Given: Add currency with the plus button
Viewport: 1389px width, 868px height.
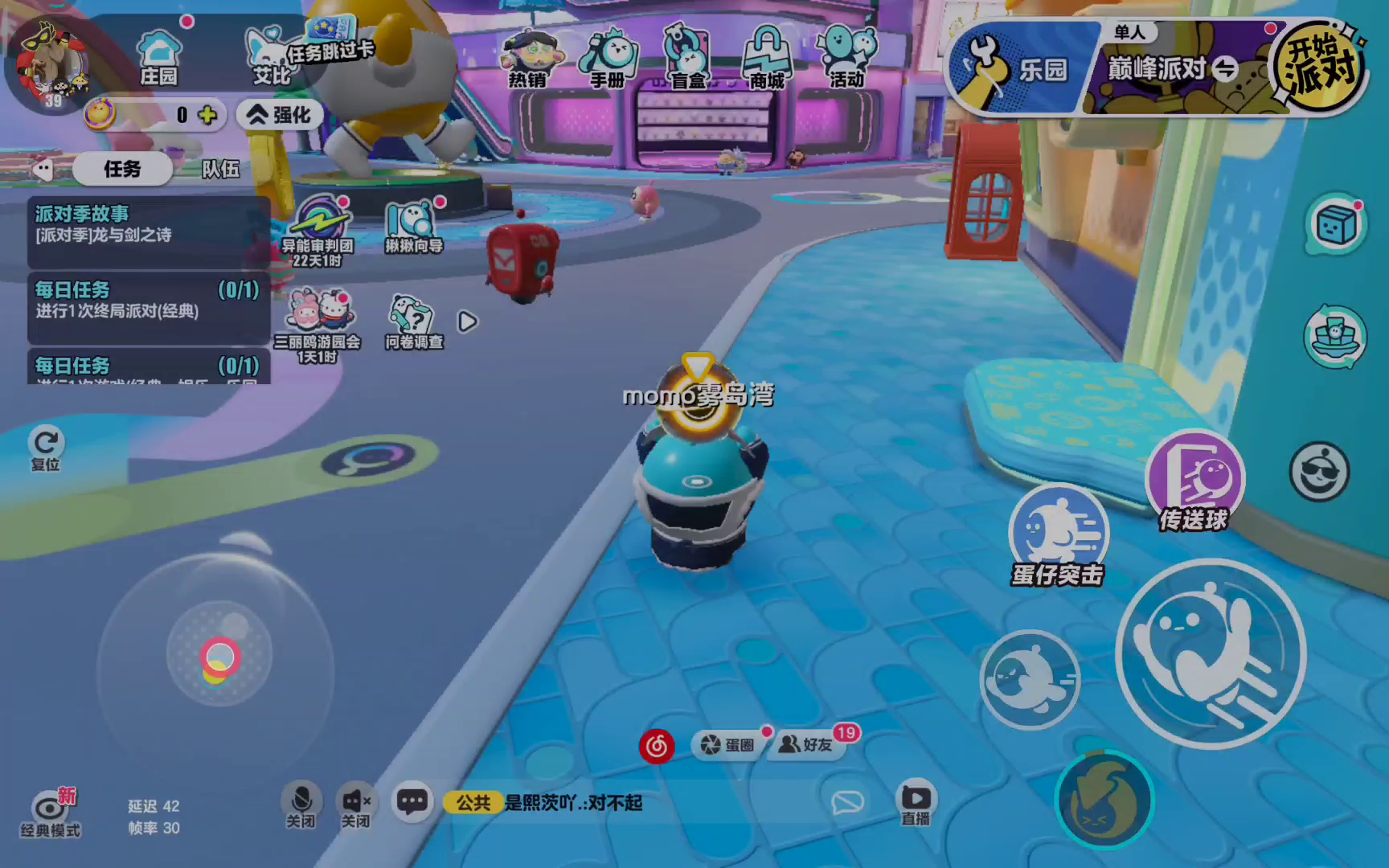Looking at the screenshot, I should pyautogui.click(x=207, y=115).
